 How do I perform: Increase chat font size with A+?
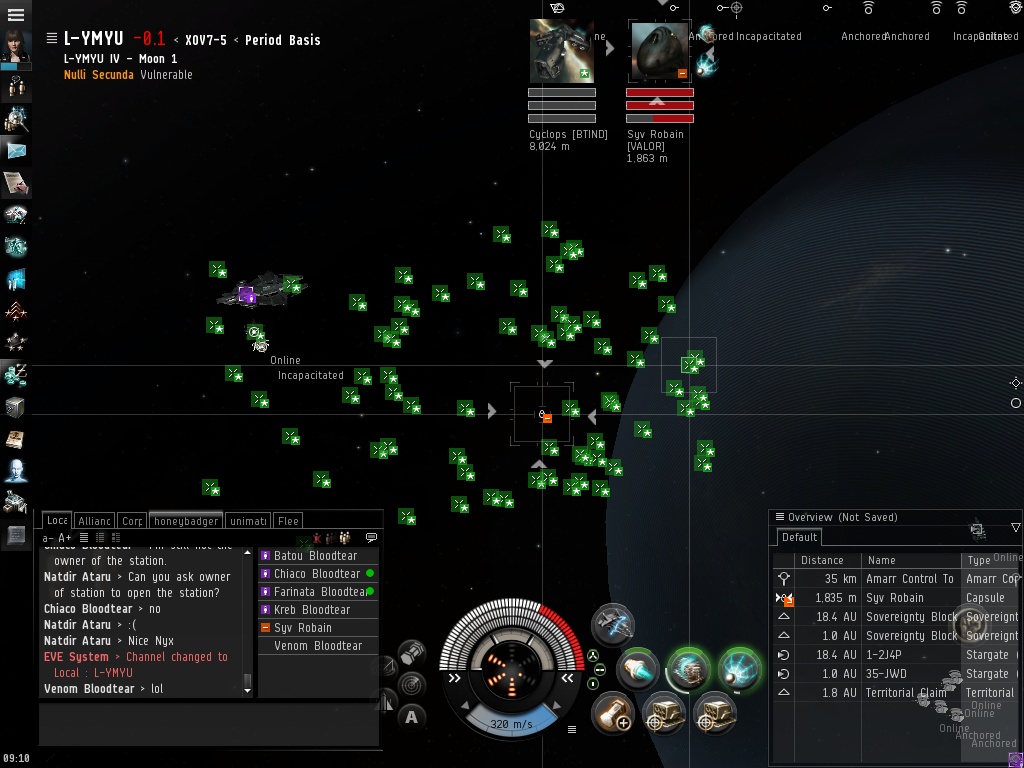pos(65,538)
